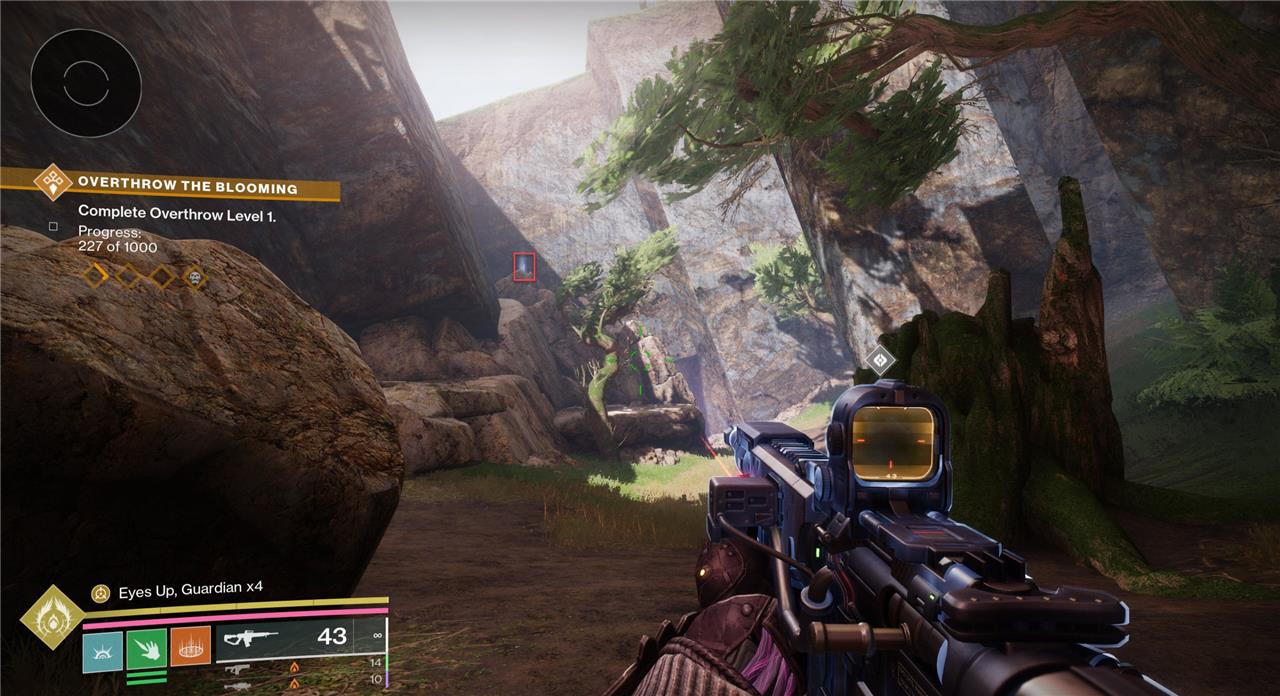Select the skull boss stage diamond
This screenshot has width=1280, height=696.
tap(194, 276)
